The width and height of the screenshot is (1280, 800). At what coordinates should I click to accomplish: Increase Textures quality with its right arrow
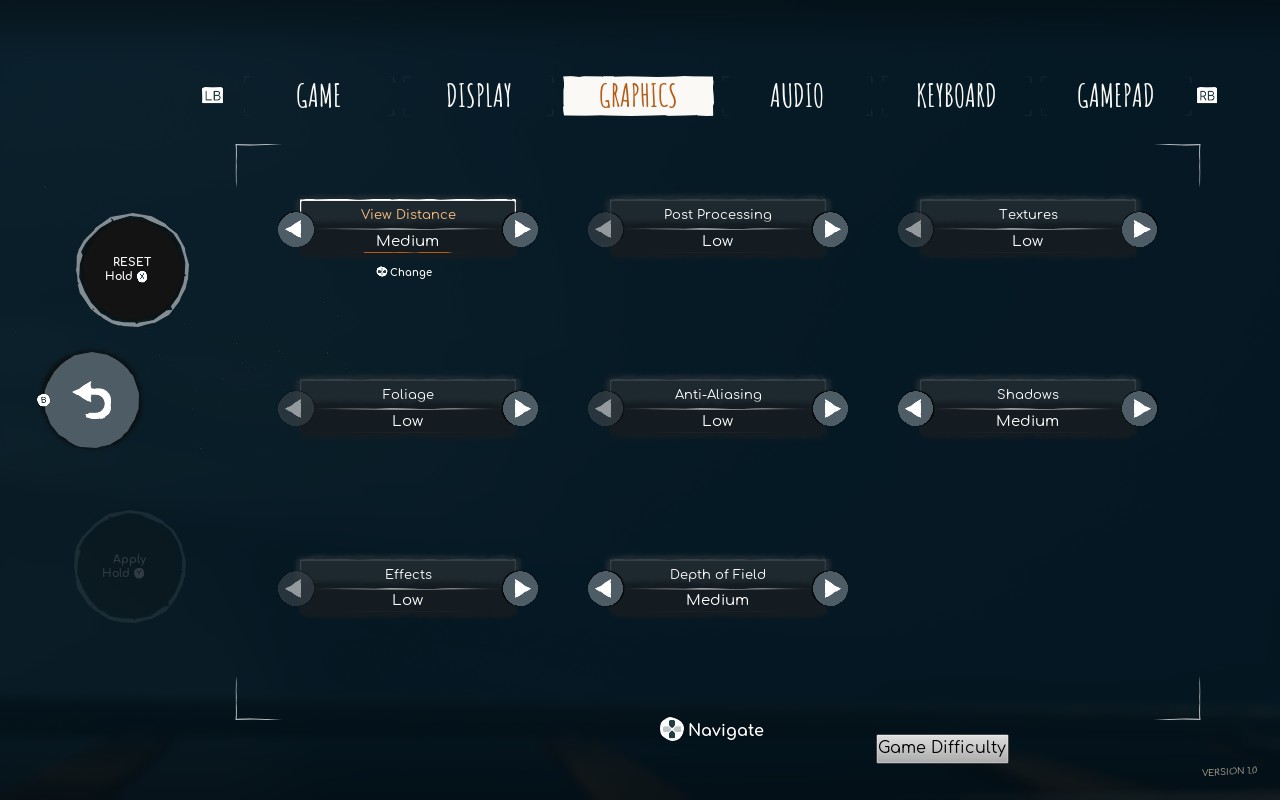click(x=1140, y=229)
